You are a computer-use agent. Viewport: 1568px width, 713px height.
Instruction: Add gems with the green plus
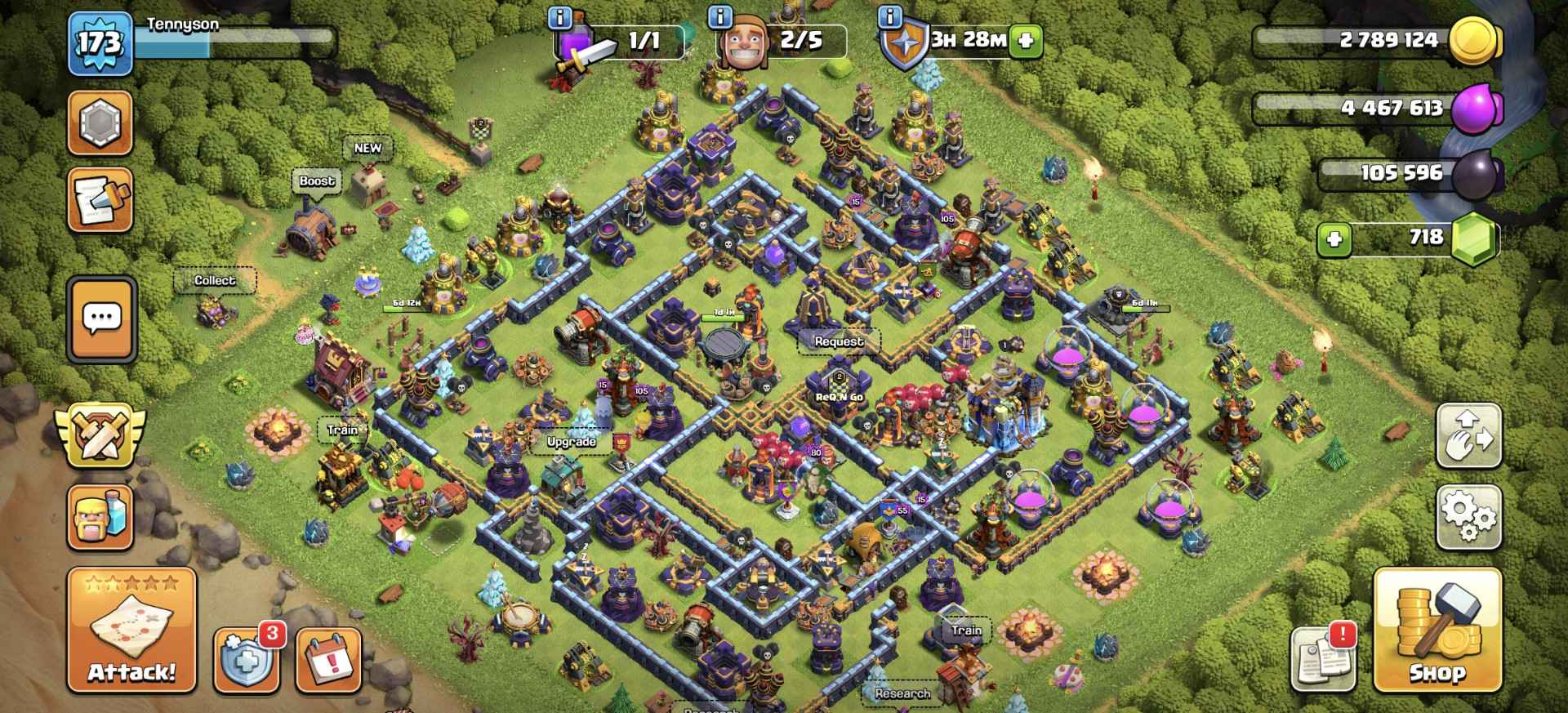(1334, 240)
